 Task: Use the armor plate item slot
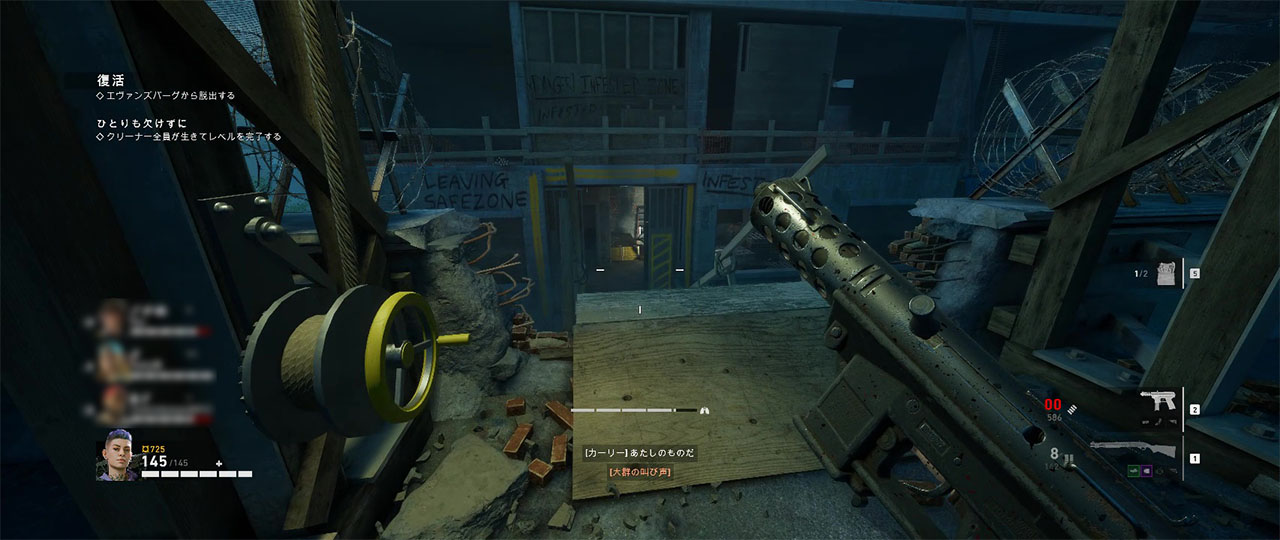[x=1161, y=272]
